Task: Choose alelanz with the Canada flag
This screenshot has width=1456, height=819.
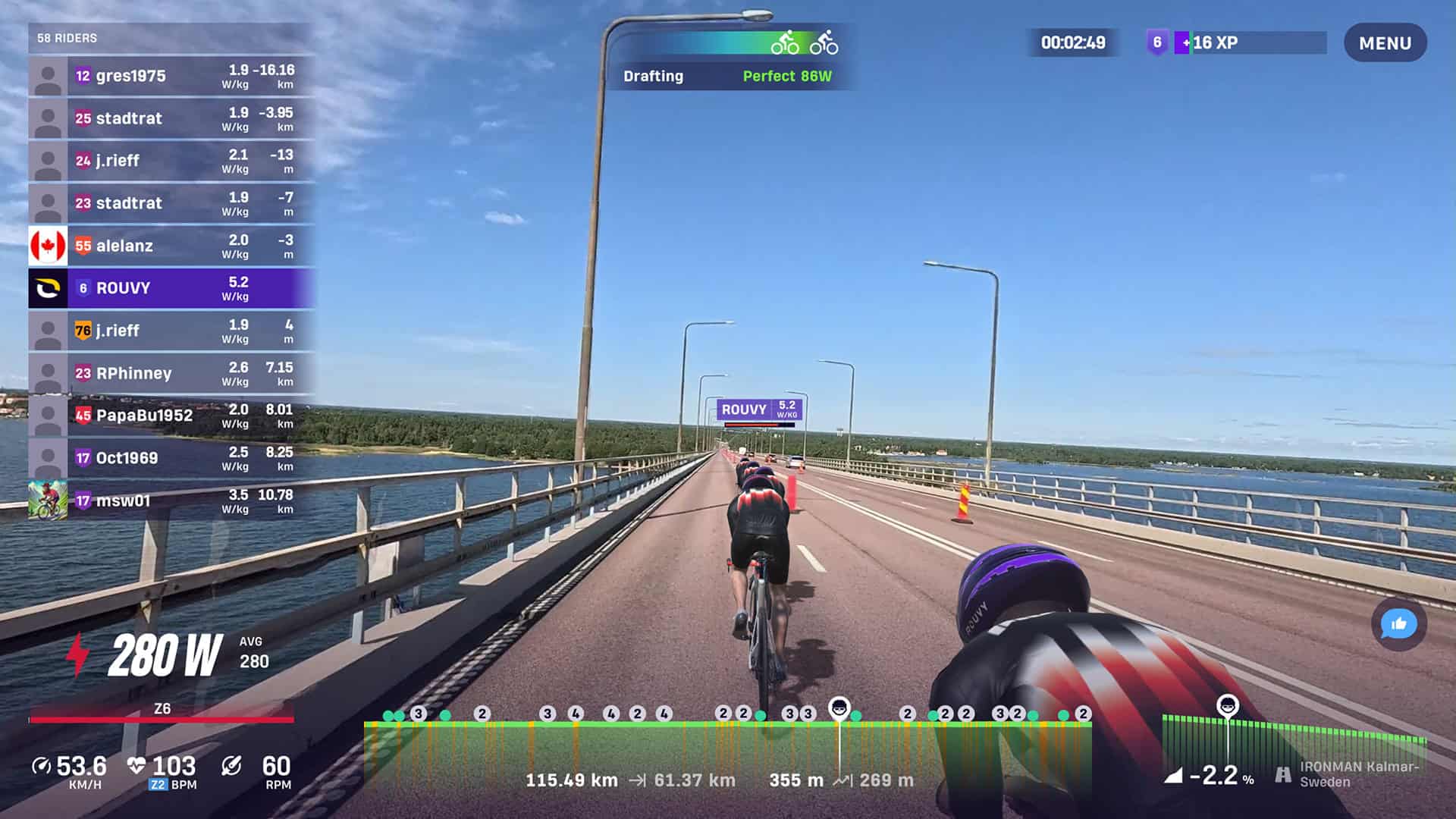Action: 172,246
